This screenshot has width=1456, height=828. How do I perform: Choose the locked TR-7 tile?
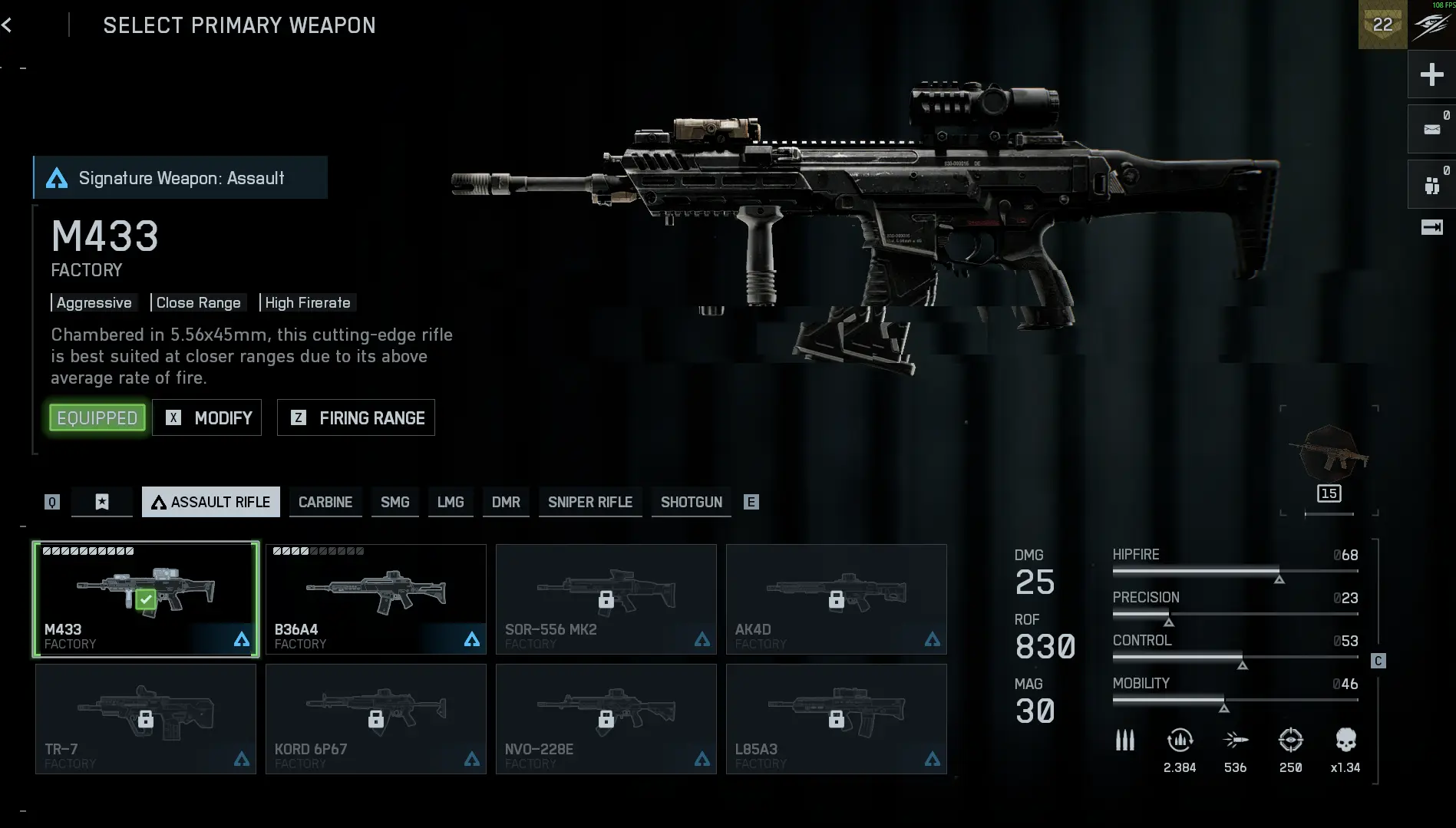click(146, 719)
